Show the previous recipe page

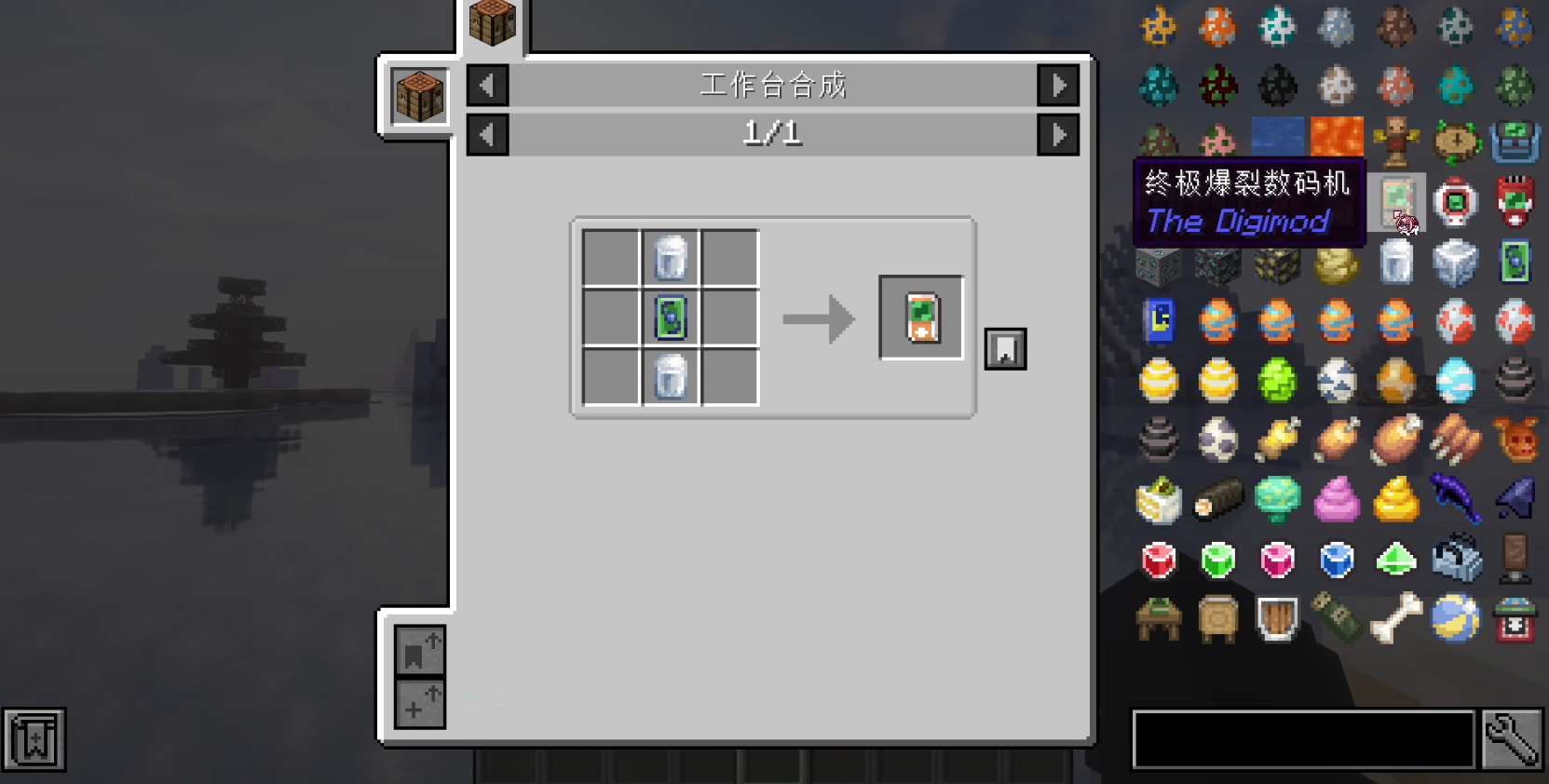(x=487, y=135)
